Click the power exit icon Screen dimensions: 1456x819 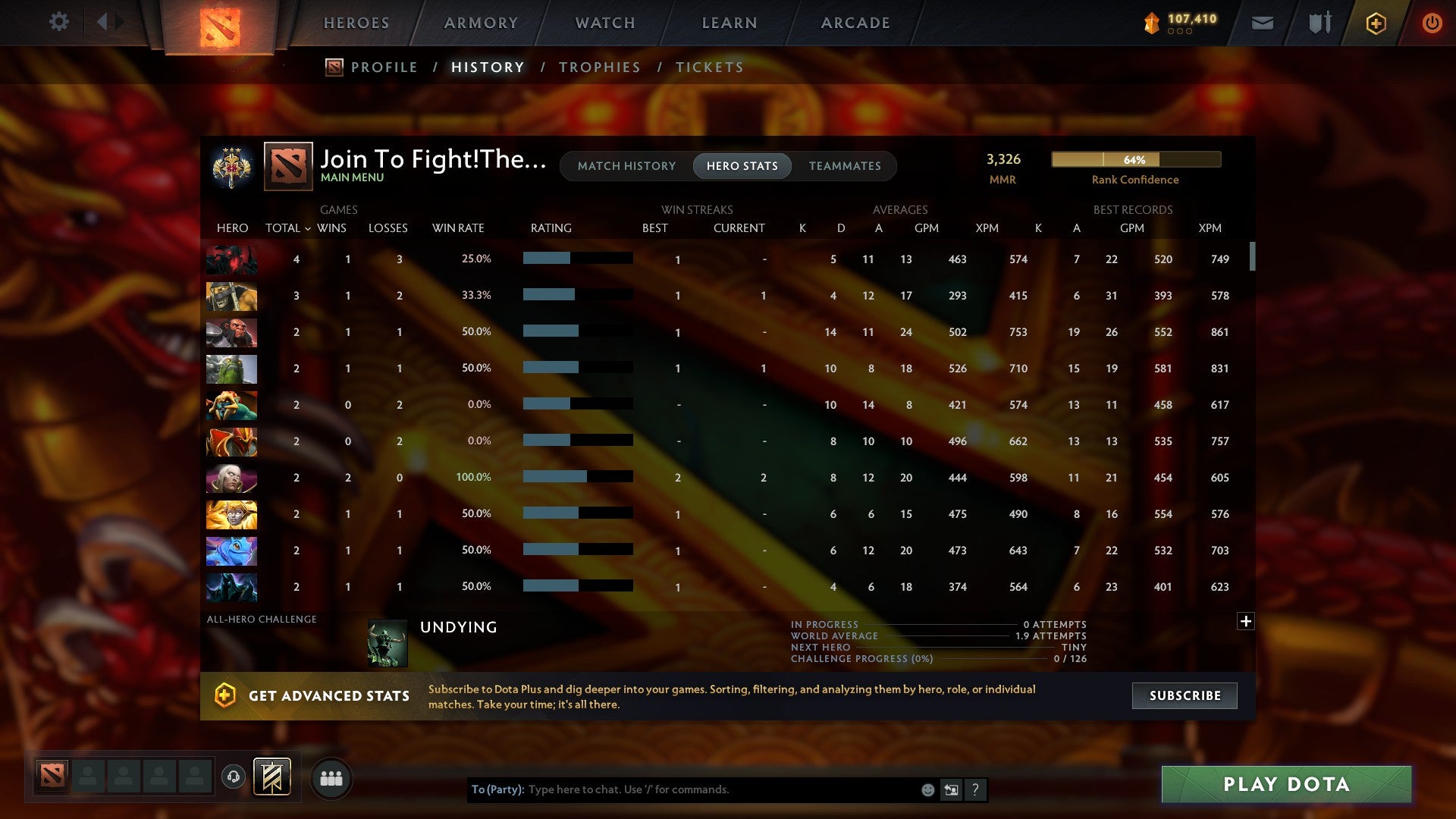click(x=1432, y=23)
